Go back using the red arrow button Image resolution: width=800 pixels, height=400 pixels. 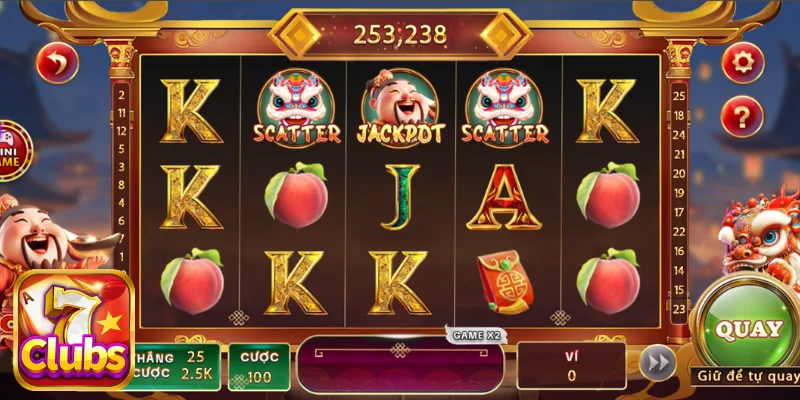(x=57, y=64)
